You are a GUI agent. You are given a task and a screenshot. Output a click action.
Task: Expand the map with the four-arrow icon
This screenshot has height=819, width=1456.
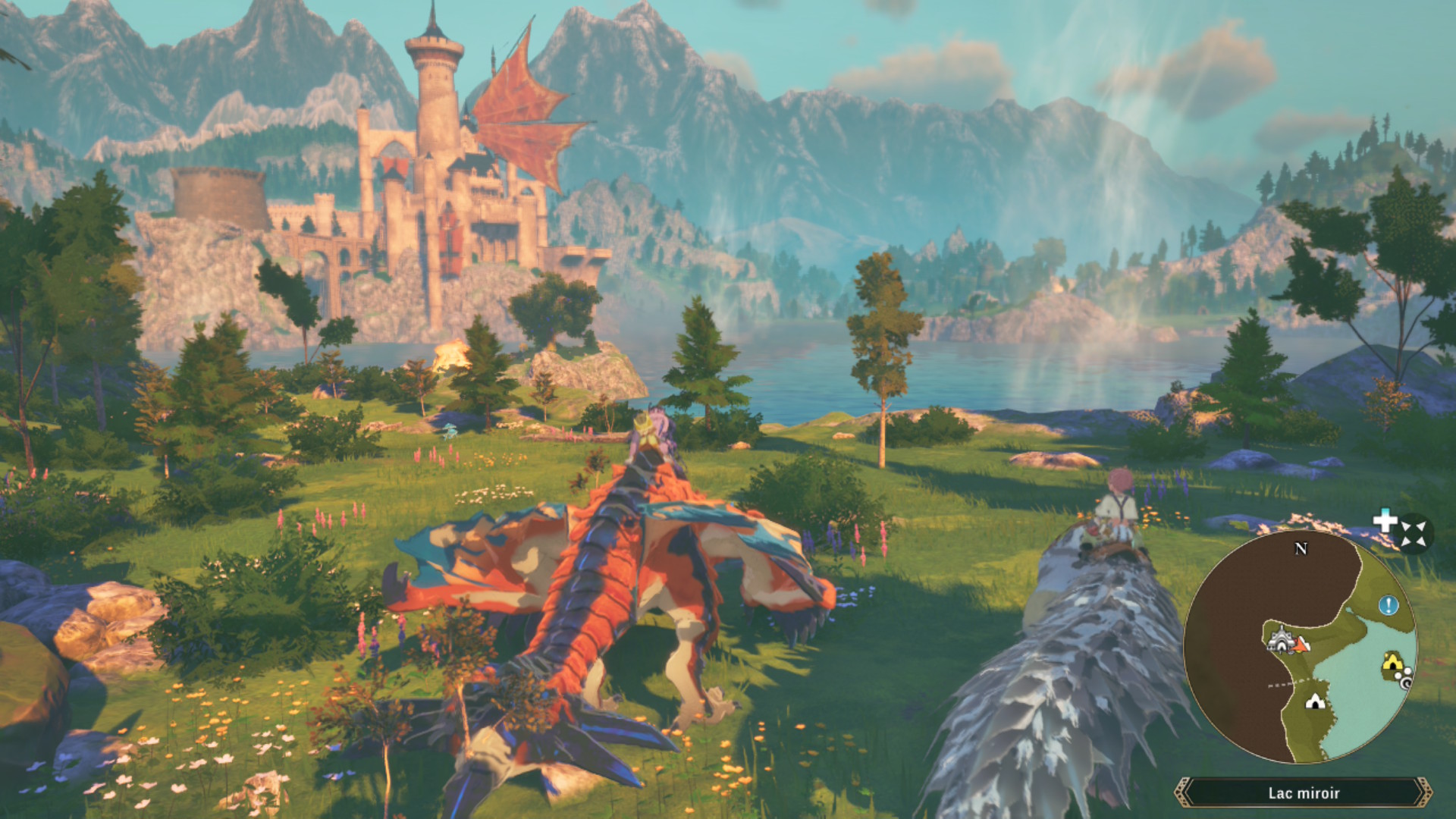[1414, 533]
